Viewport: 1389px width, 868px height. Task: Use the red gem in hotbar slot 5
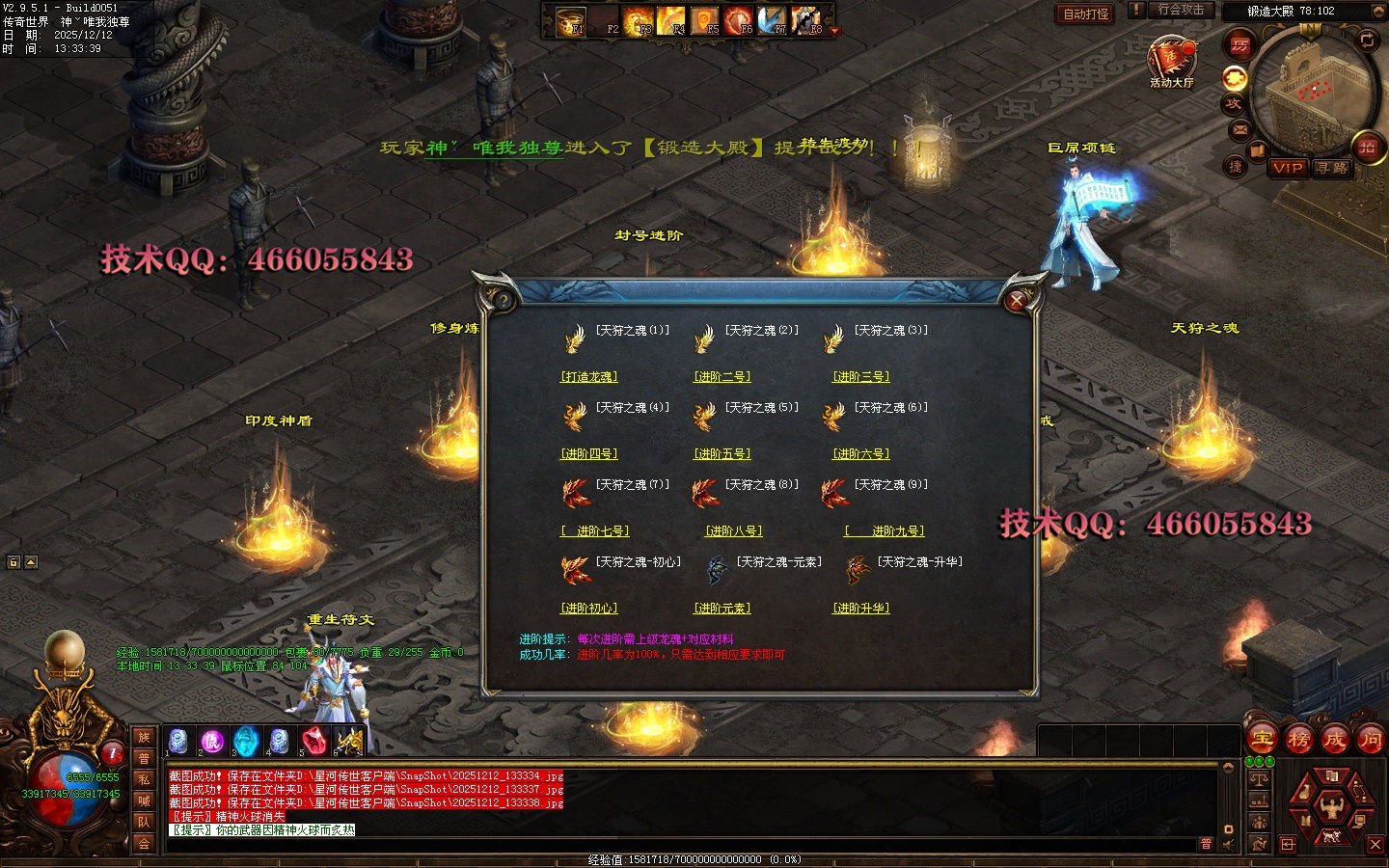point(313,741)
